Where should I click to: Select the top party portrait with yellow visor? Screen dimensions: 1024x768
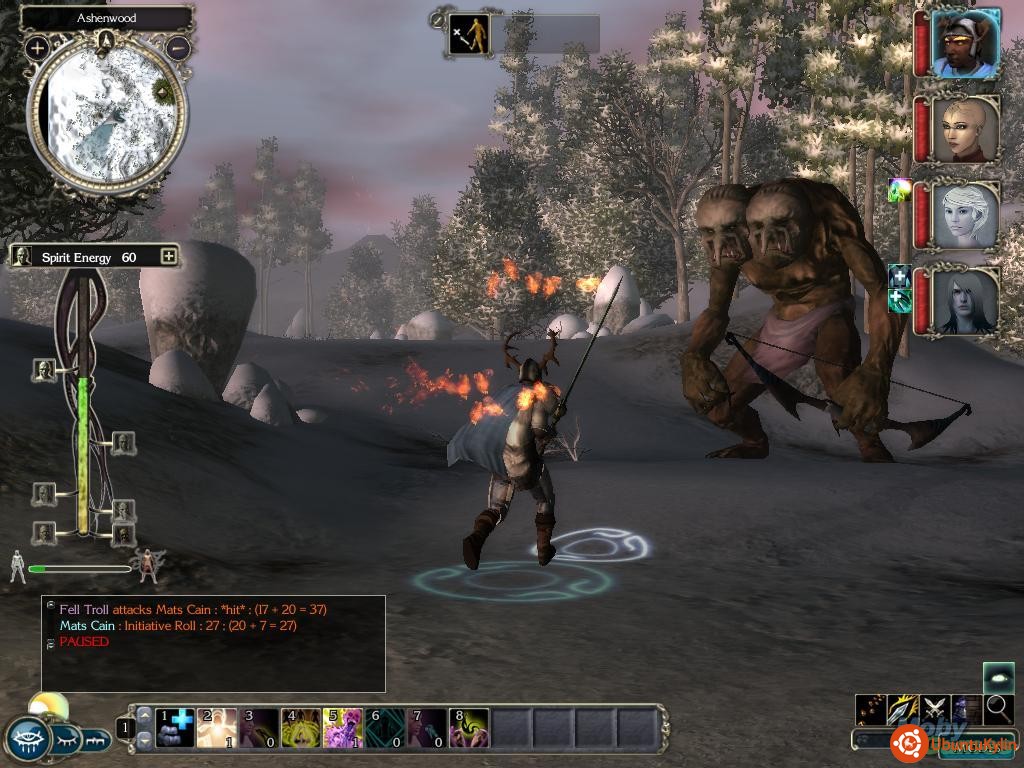(965, 44)
